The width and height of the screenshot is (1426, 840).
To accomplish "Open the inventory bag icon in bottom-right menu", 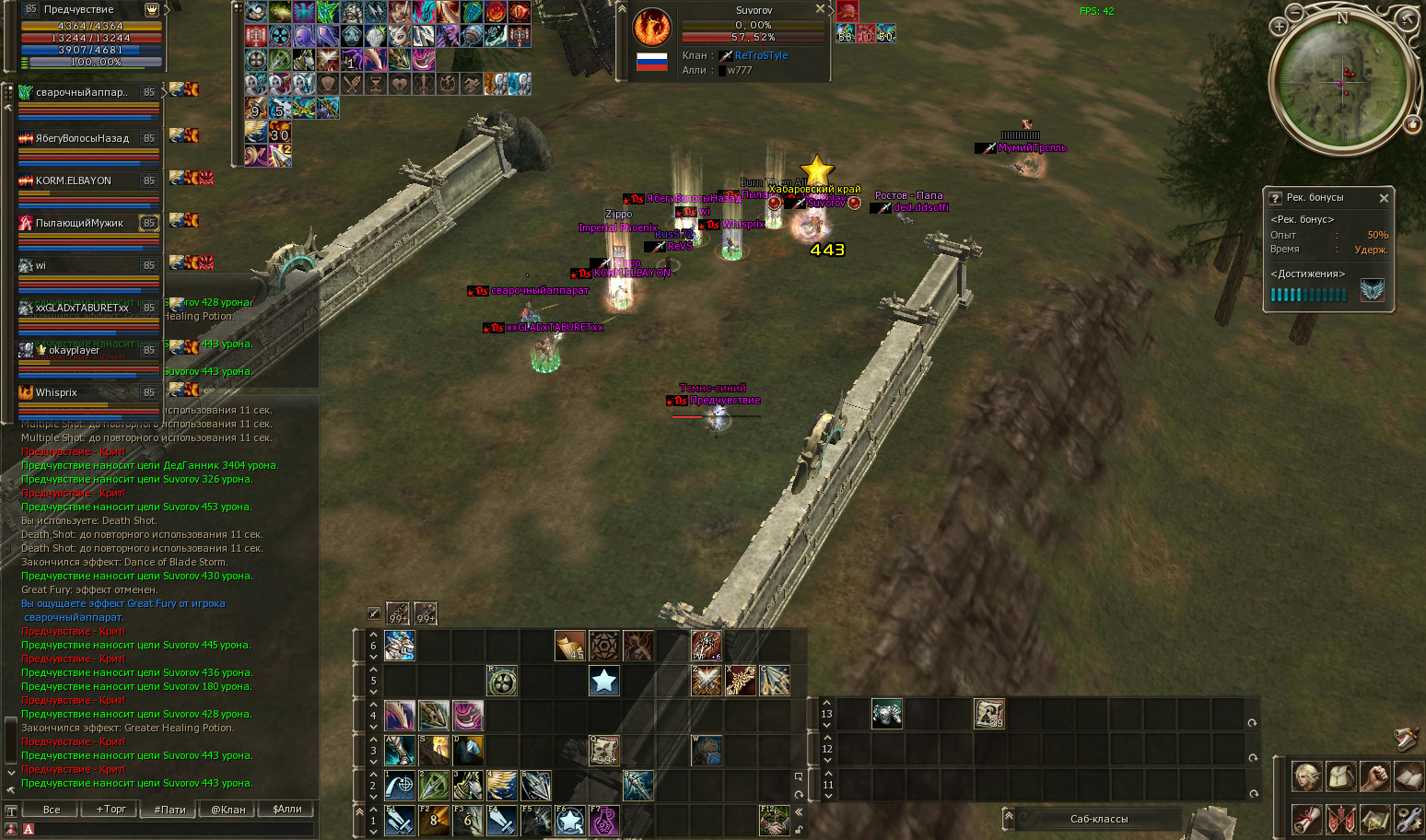I will point(1341,776).
